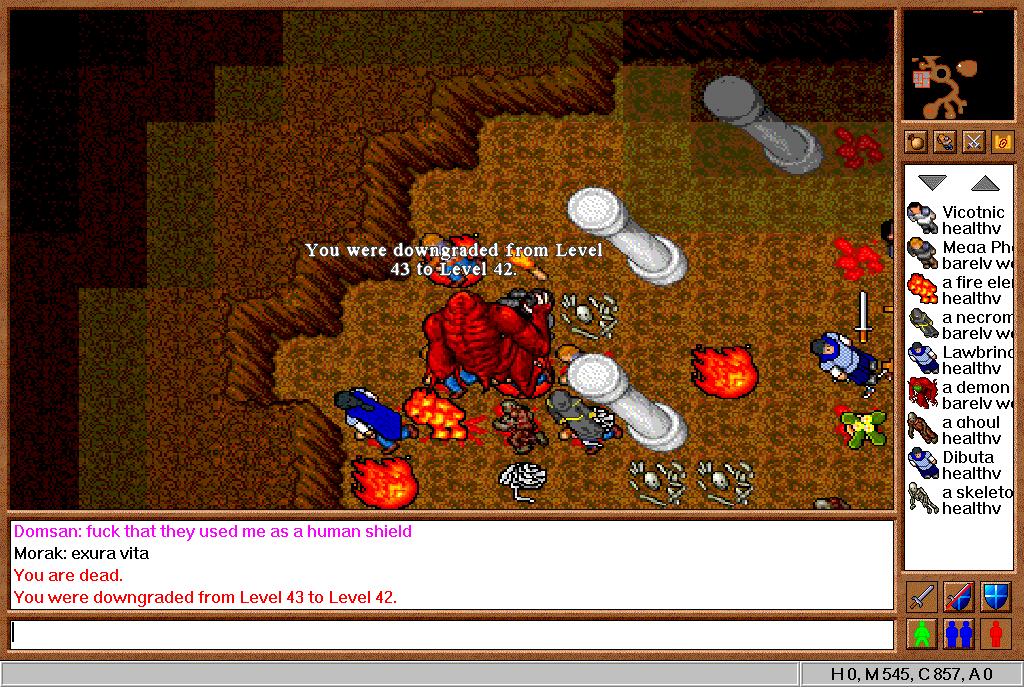Select the ghoul list entry
The width and height of the screenshot is (1024, 687).
click(958, 430)
